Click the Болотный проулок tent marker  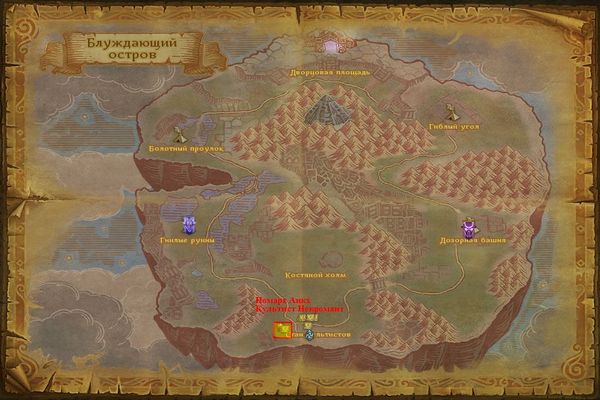click(181, 134)
